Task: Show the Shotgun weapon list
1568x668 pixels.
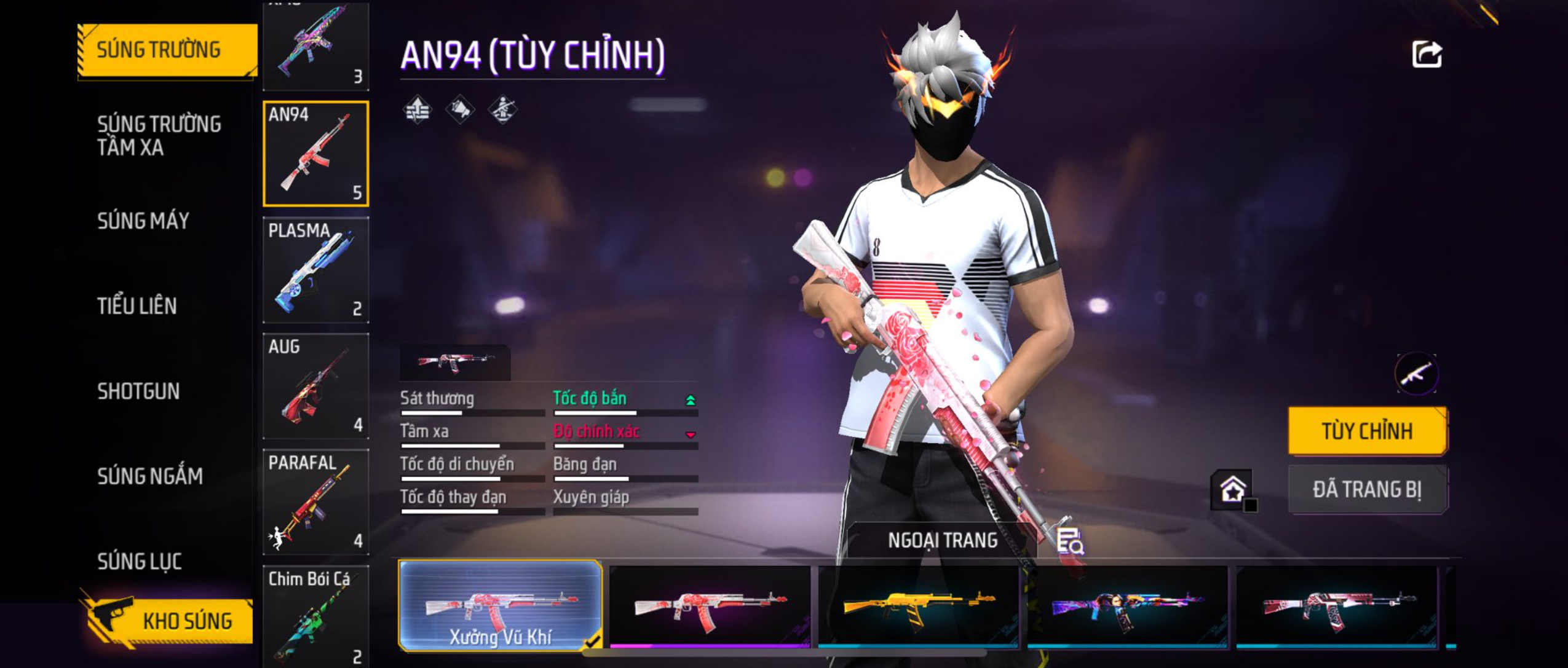Action: coord(138,391)
